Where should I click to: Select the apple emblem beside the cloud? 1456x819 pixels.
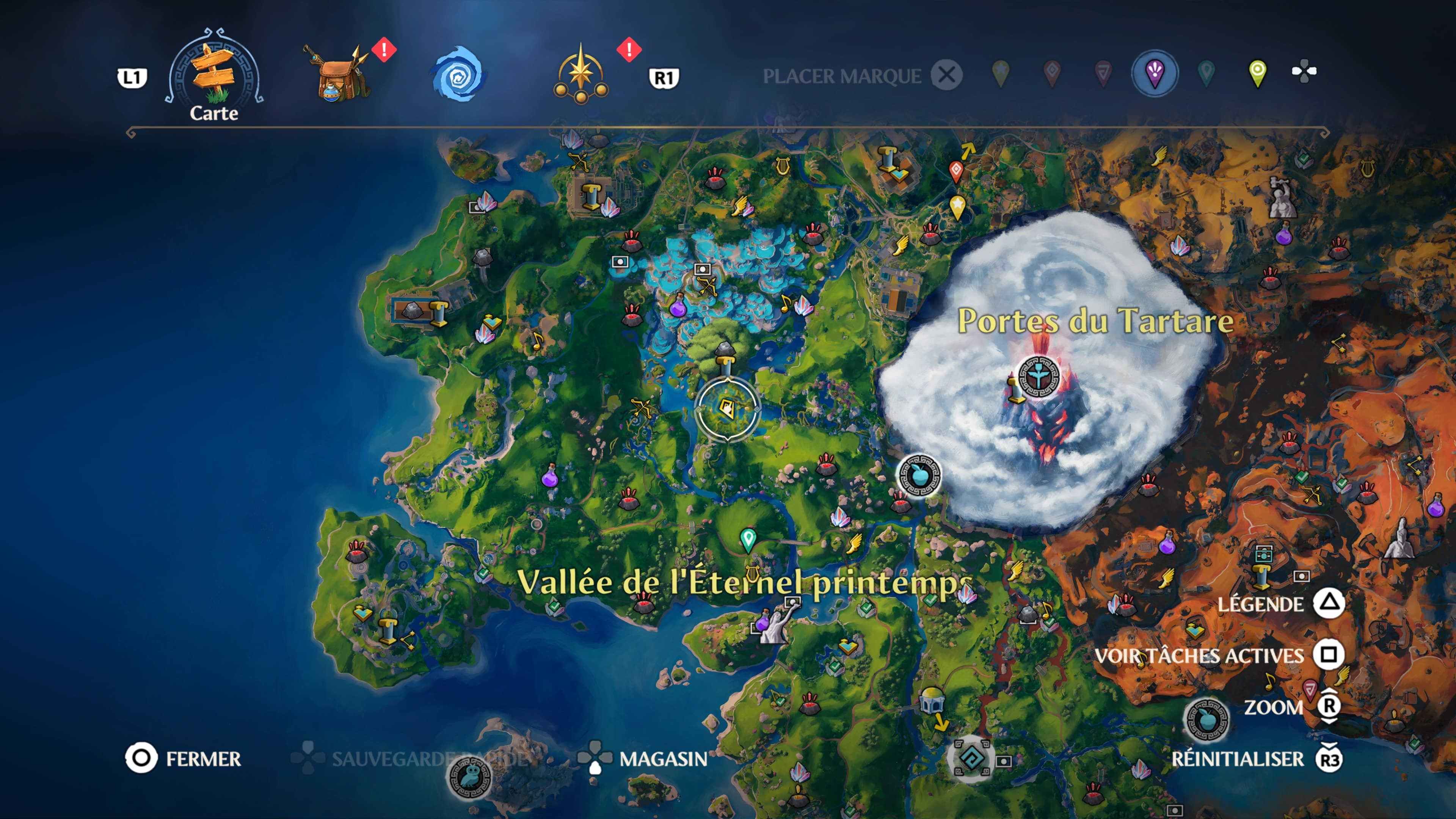click(x=919, y=475)
